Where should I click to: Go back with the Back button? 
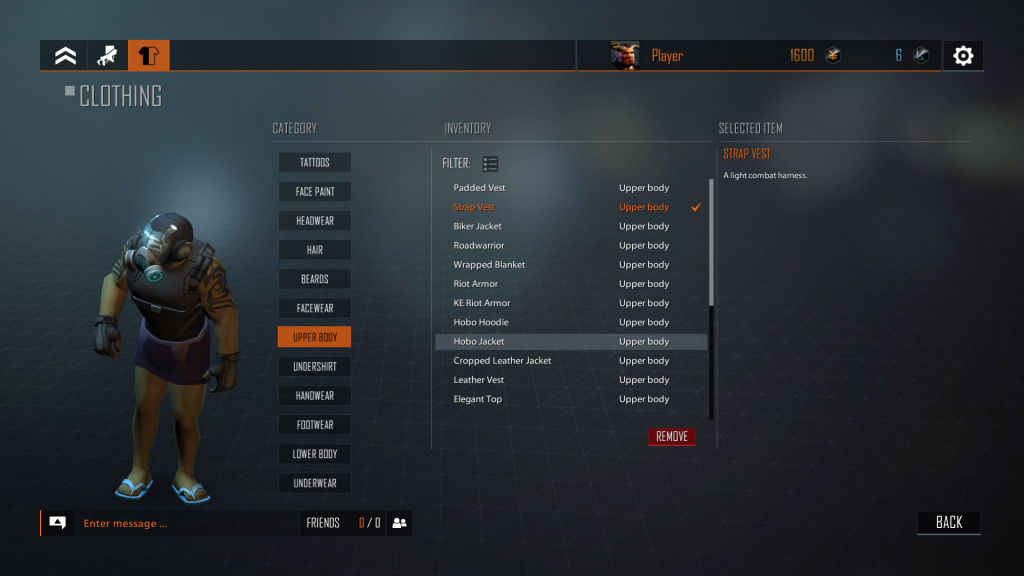point(949,522)
